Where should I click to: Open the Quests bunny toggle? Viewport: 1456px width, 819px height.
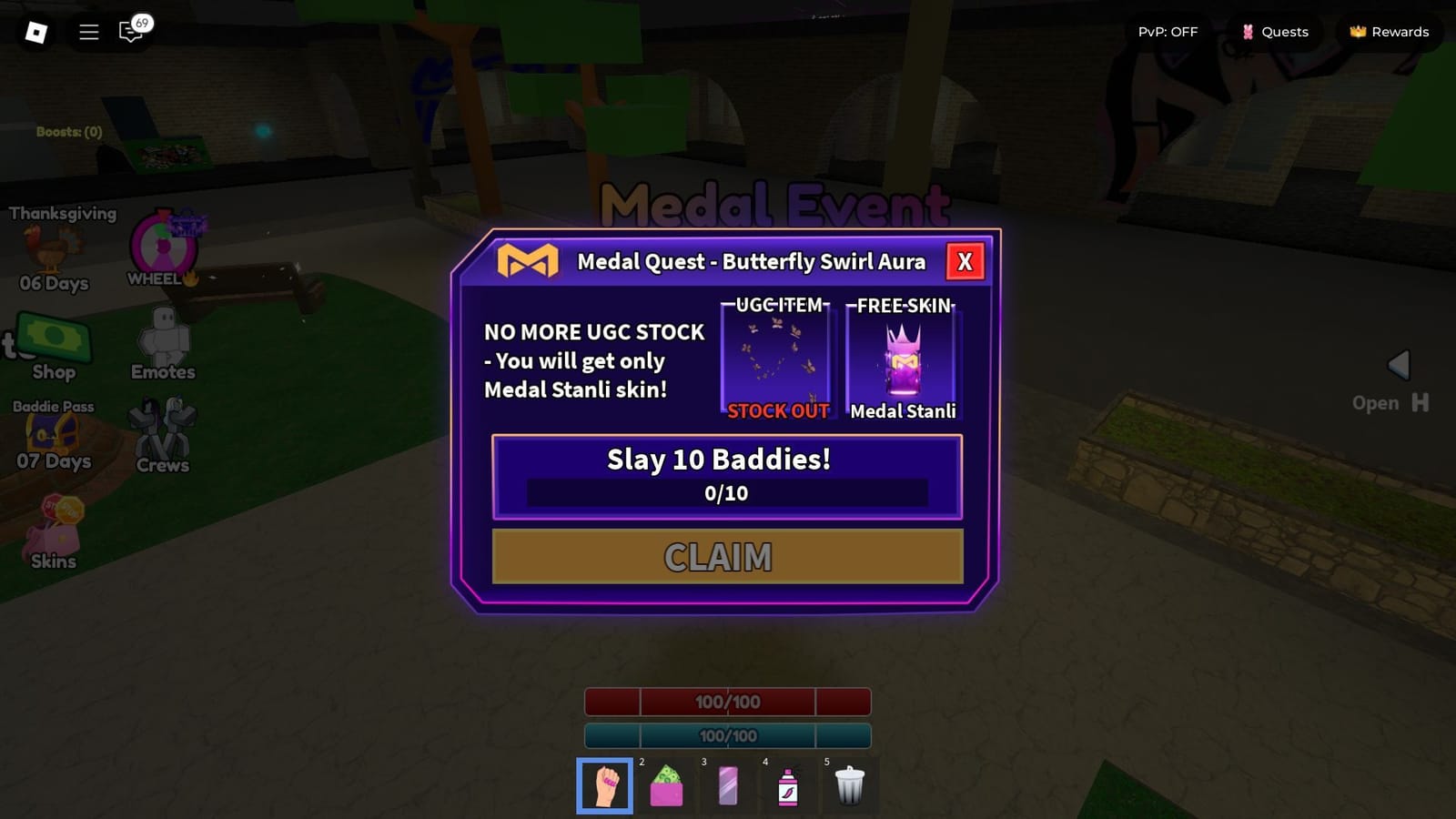1276,32
